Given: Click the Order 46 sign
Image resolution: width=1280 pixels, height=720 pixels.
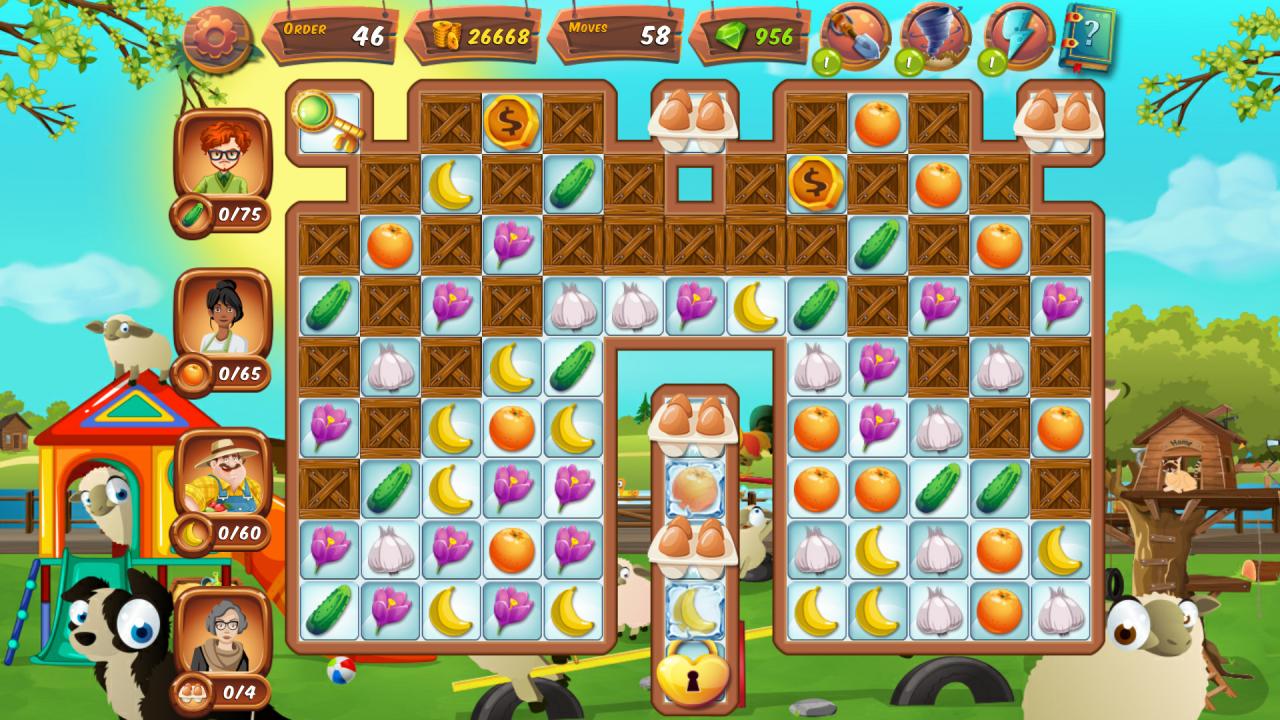Looking at the screenshot, I should click(330, 35).
